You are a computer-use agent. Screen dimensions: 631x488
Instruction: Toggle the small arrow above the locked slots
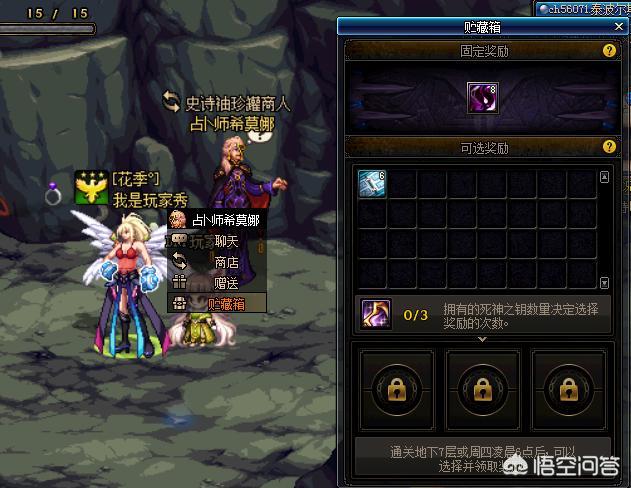[x=484, y=339]
